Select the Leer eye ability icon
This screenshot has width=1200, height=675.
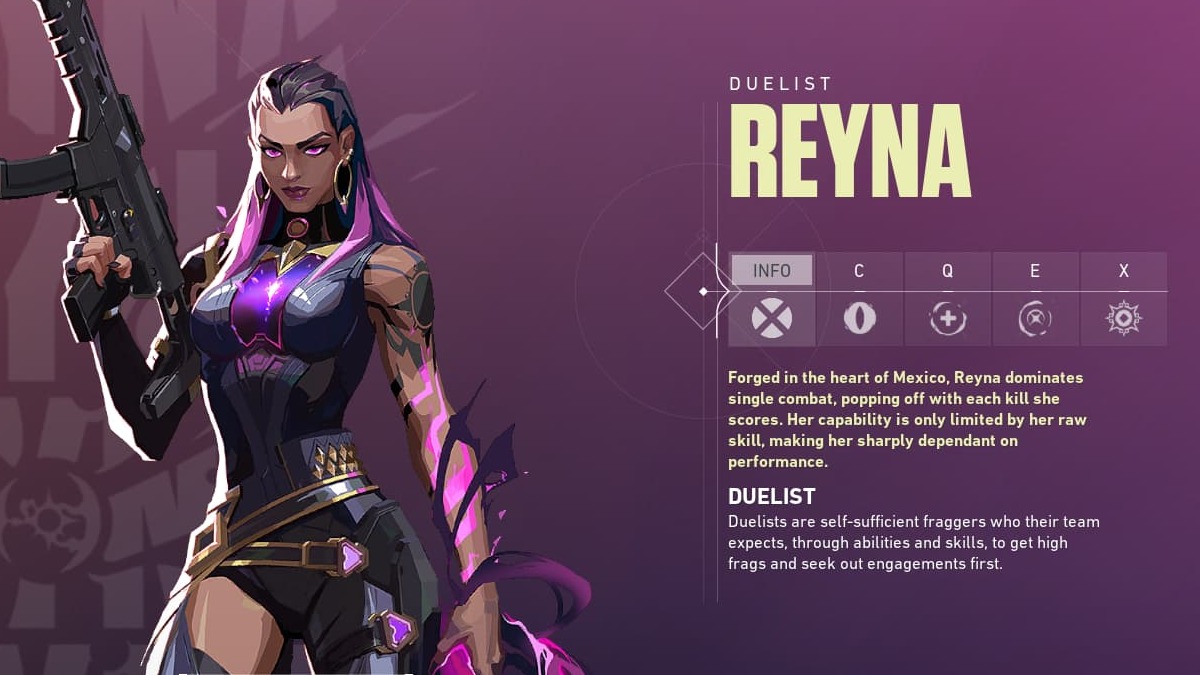point(859,319)
